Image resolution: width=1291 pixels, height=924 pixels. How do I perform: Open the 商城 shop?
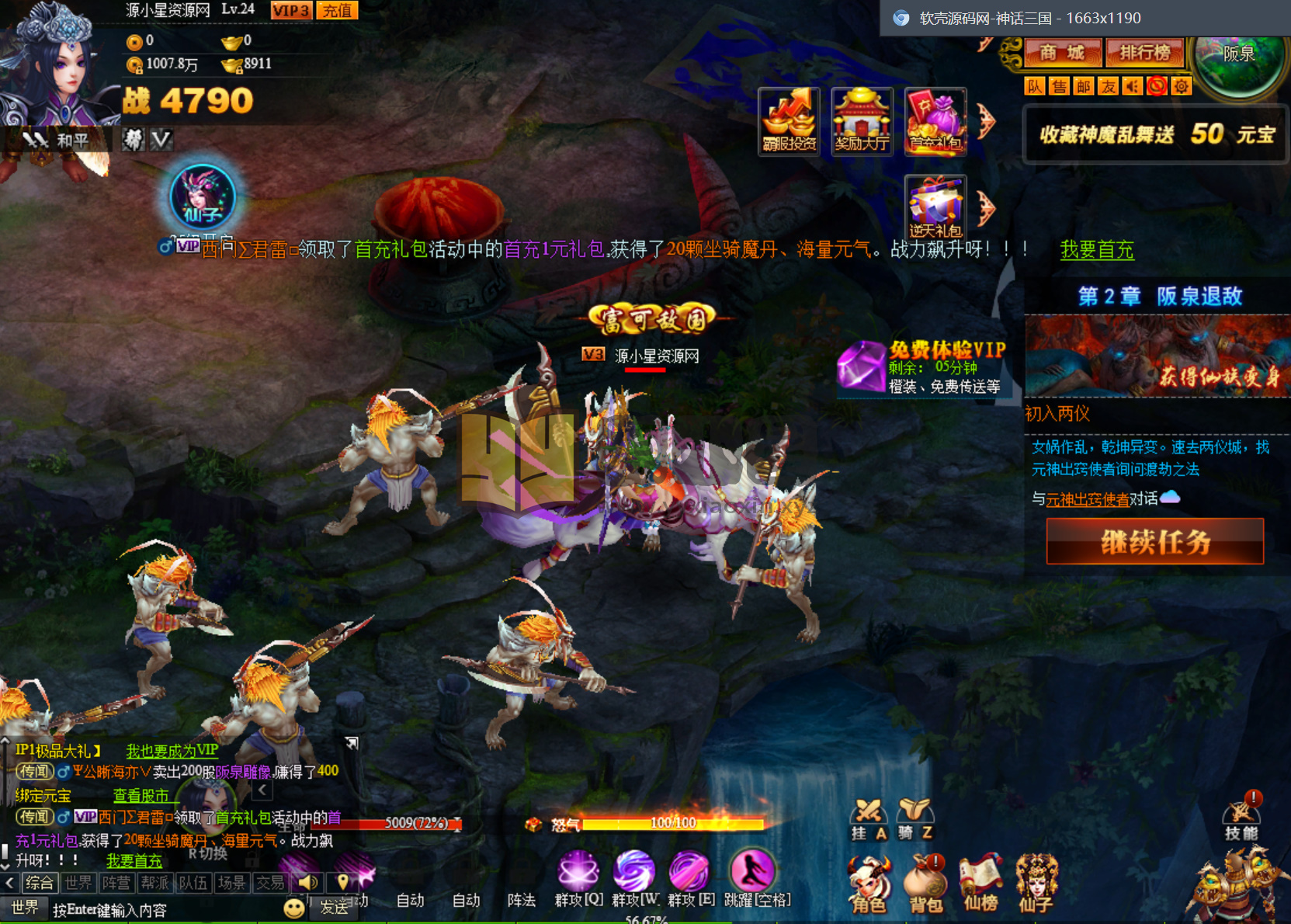(1061, 53)
